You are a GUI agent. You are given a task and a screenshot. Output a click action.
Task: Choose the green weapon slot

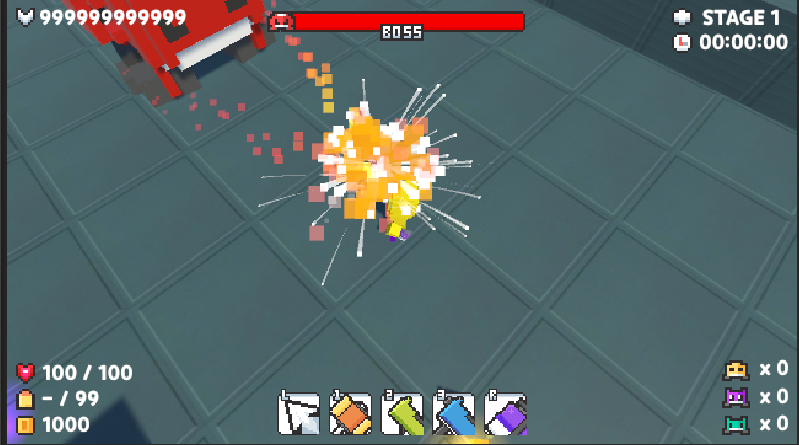(402, 412)
